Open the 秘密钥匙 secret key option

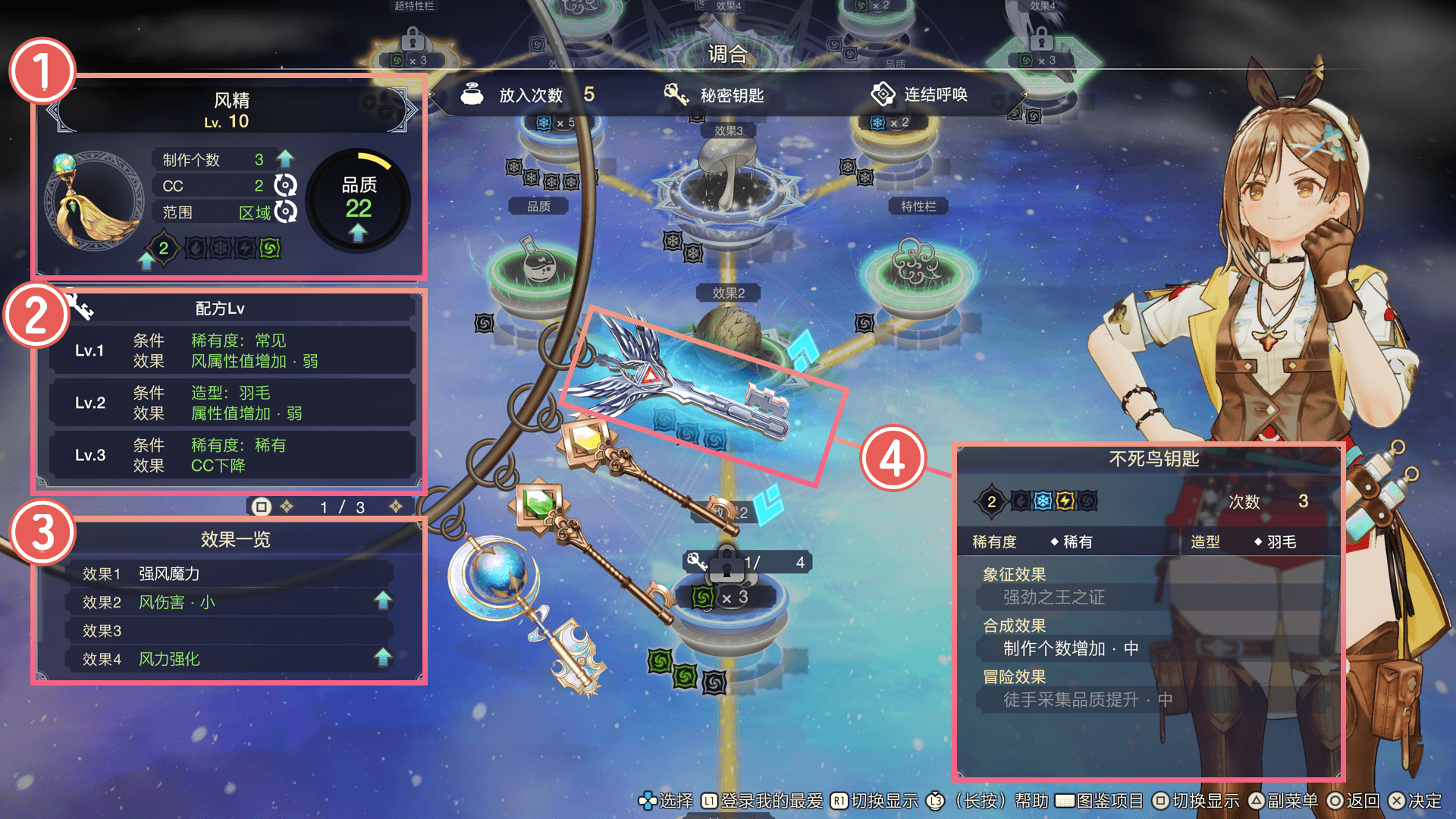point(714,95)
